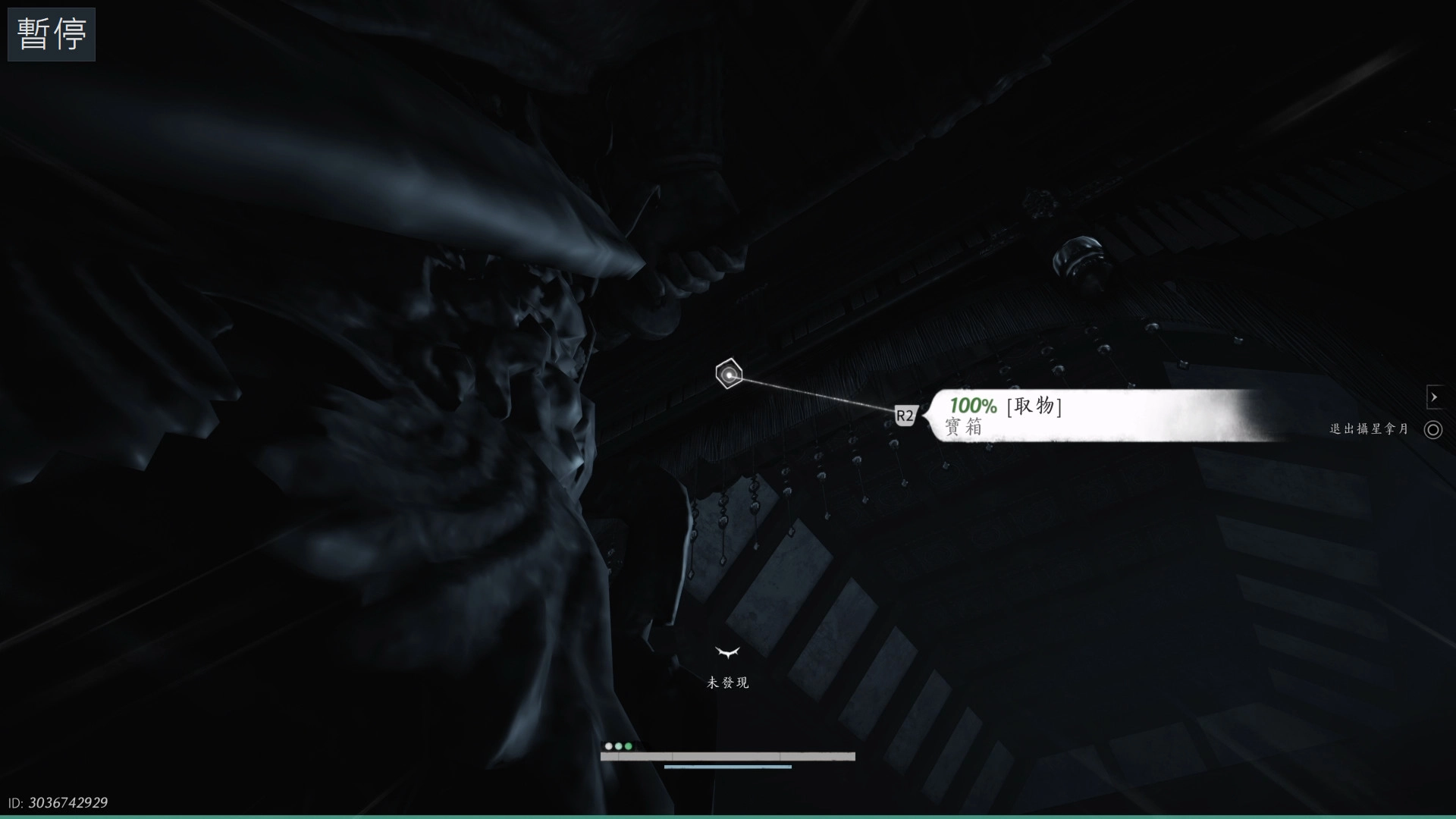
Task: Choose 退出攝星拿月 to exit the skill
Action: pos(1385,429)
